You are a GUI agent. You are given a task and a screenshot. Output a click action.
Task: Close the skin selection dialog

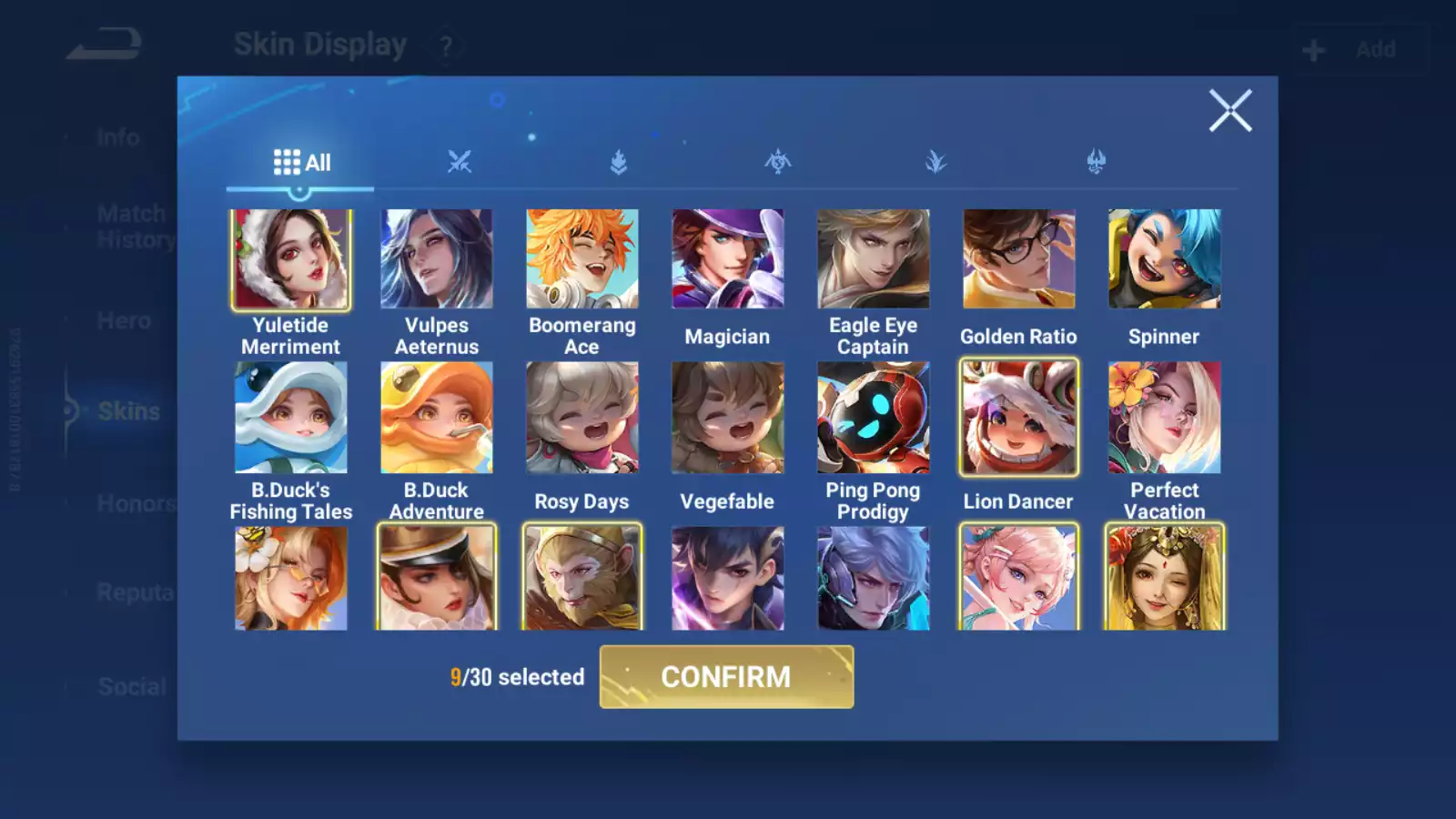pyautogui.click(x=1229, y=111)
